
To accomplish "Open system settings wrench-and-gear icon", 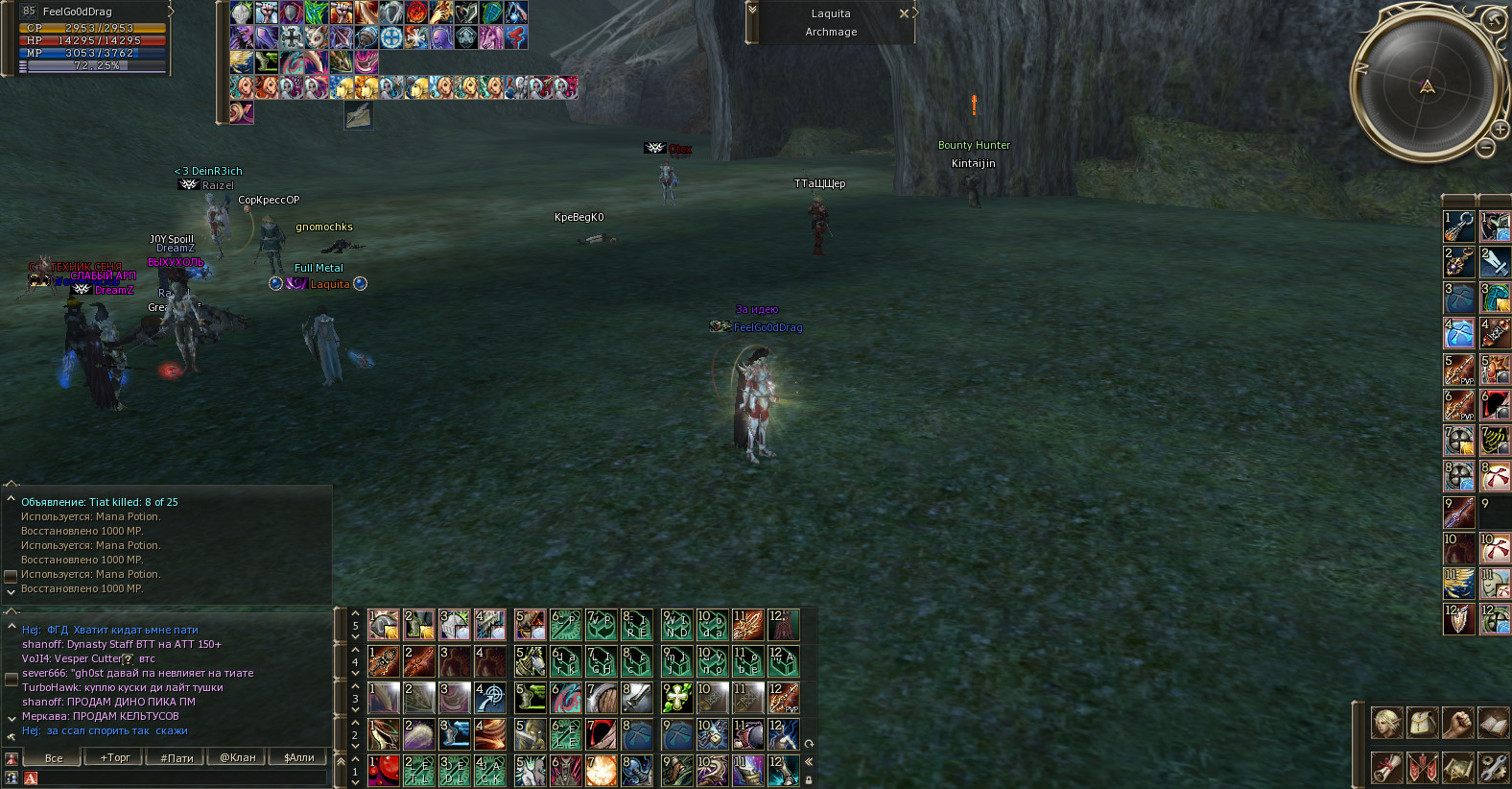I will (x=1494, y=767).
